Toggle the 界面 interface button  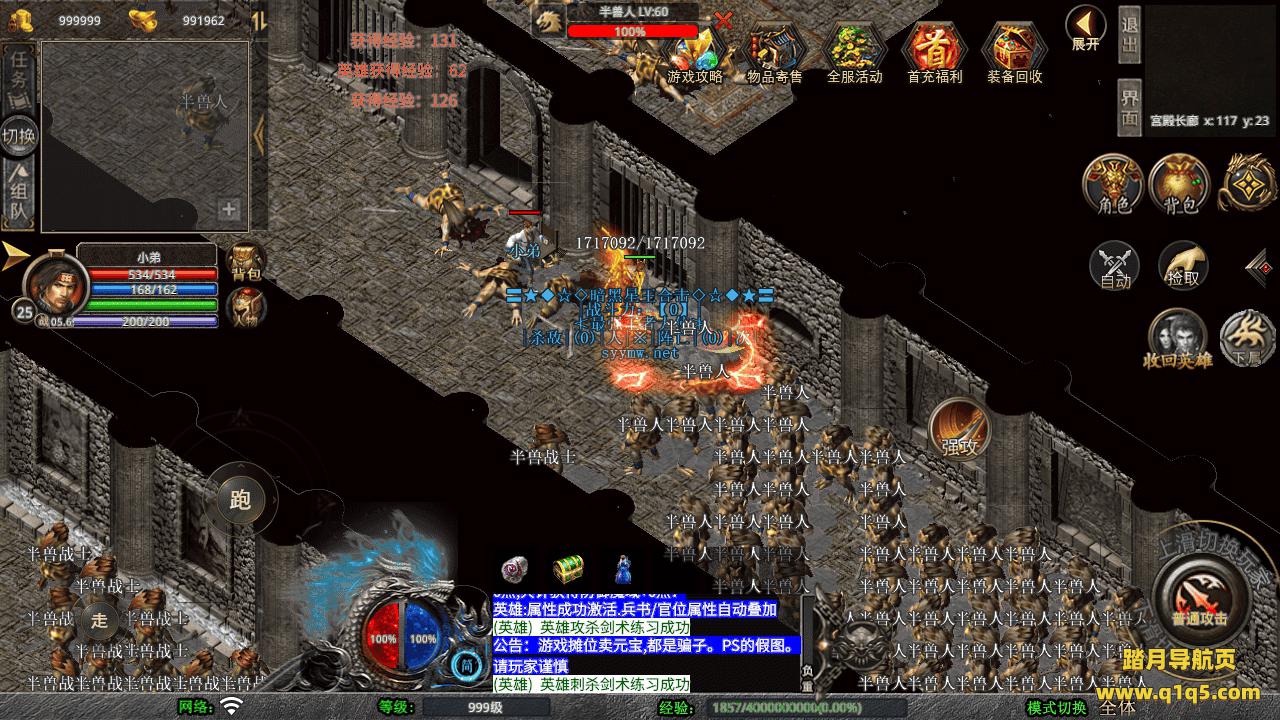click(1130, 108)
